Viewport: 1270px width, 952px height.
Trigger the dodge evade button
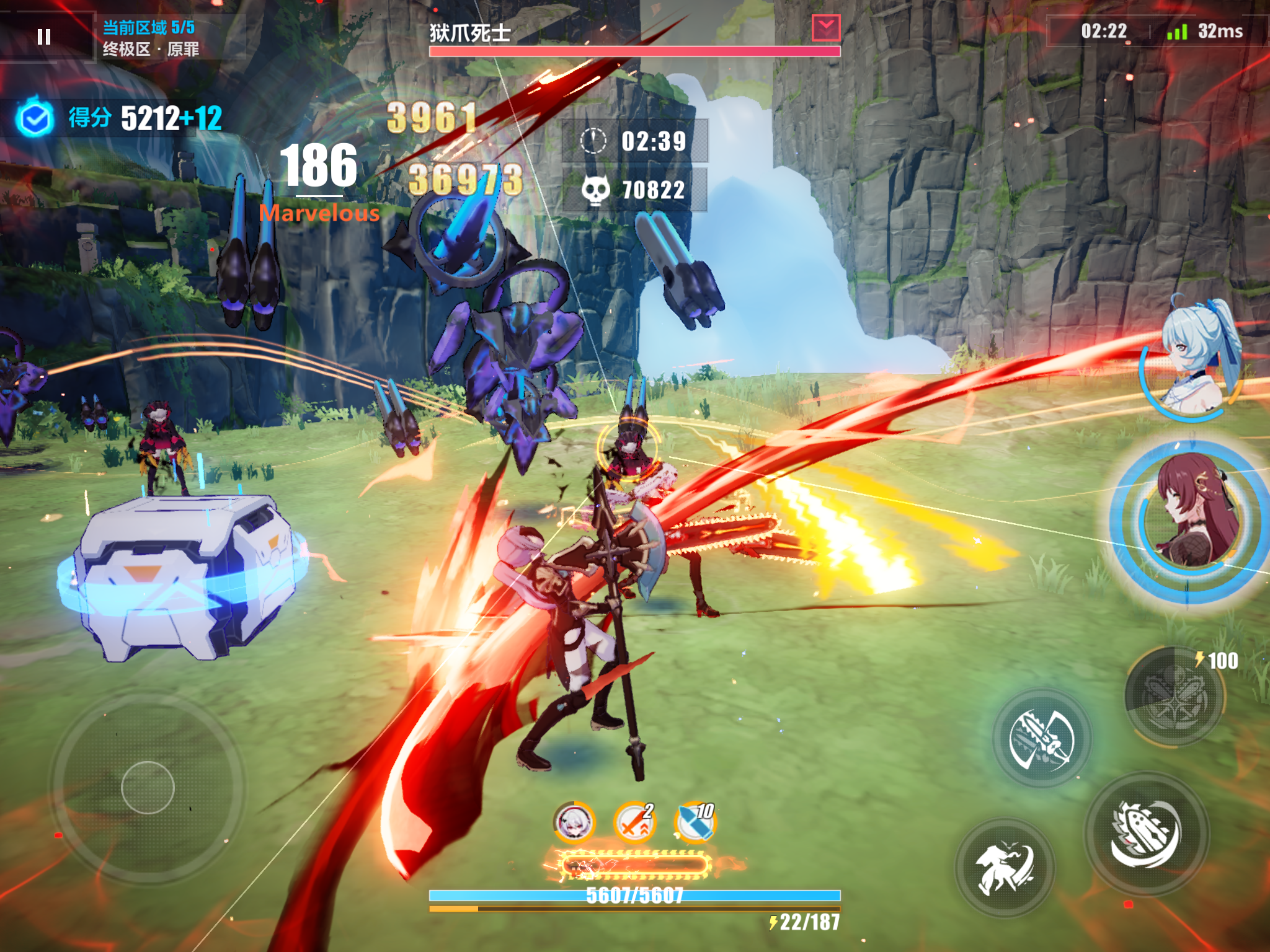(1005, 866)
